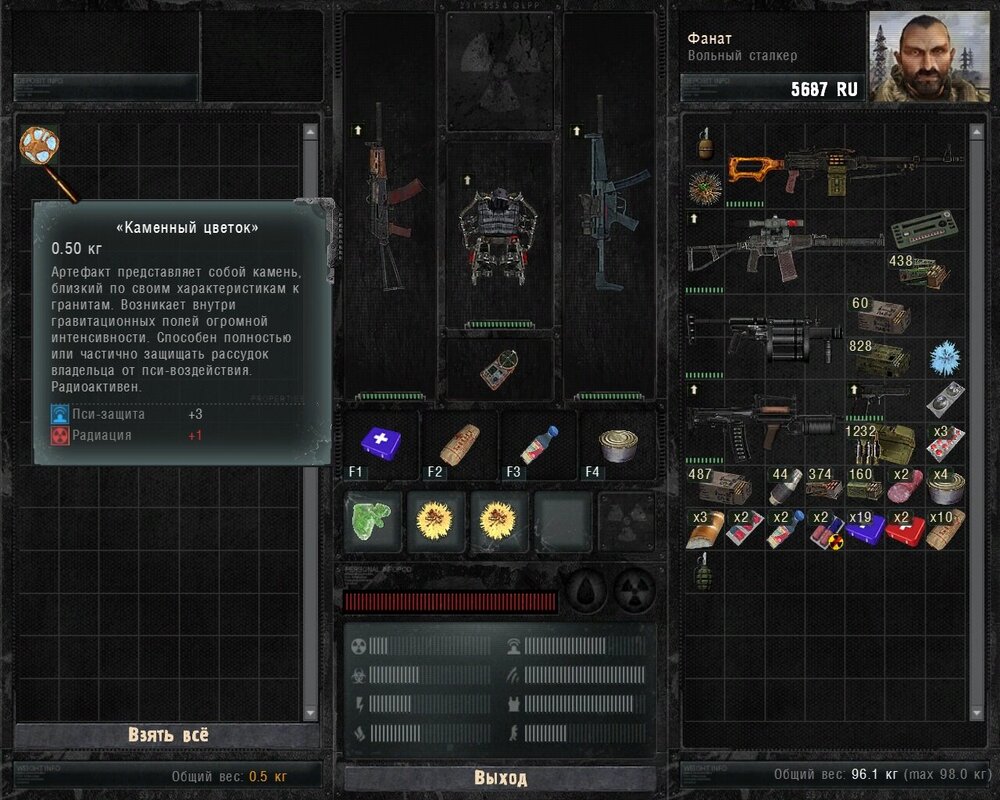Use the blue medkit in quick slot F1
This screenshot has height=800, width=1000.
[x=378, y=441]
